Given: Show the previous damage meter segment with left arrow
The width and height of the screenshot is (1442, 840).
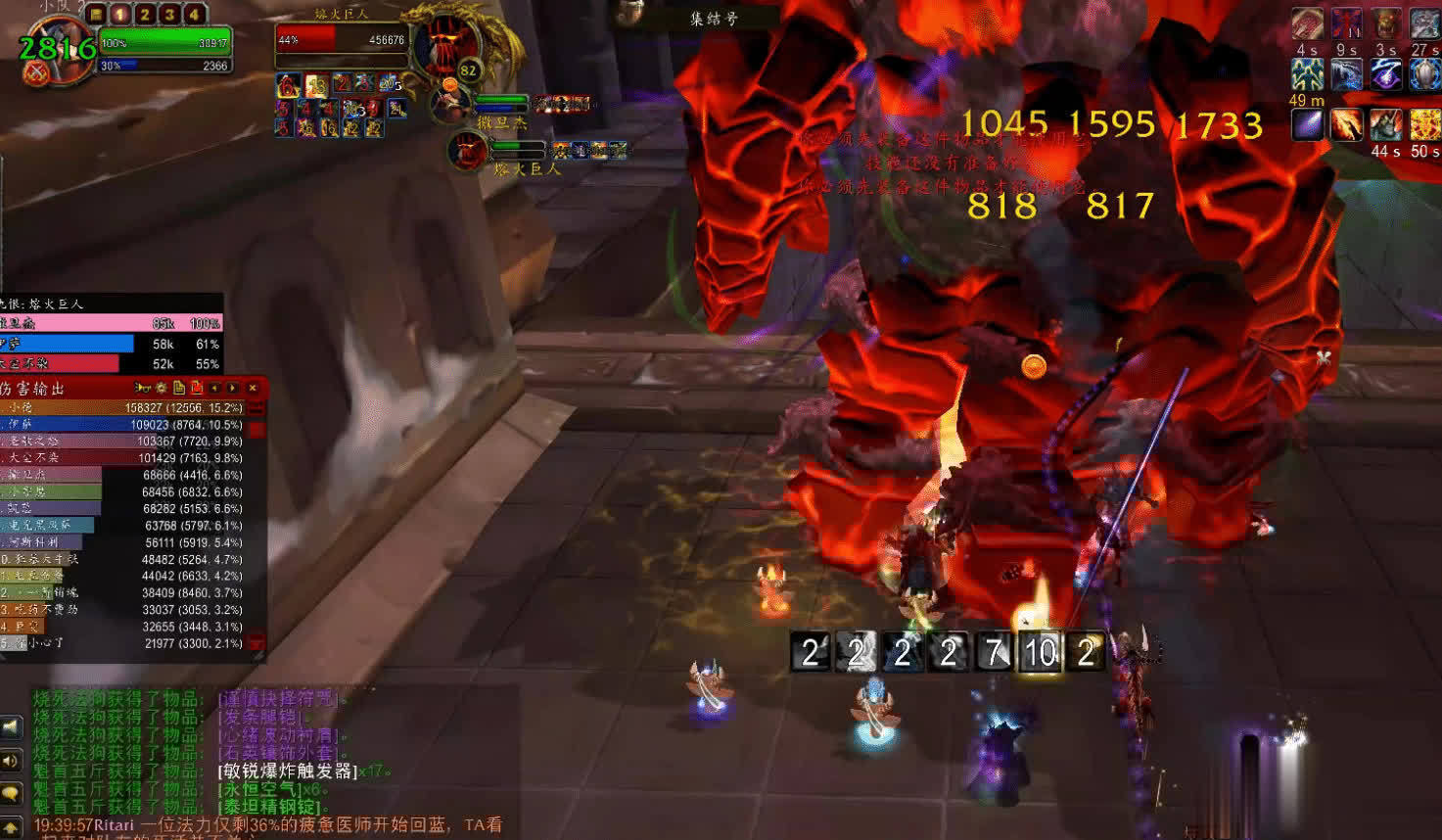Looking at the screenshot, I should (215, 388).
